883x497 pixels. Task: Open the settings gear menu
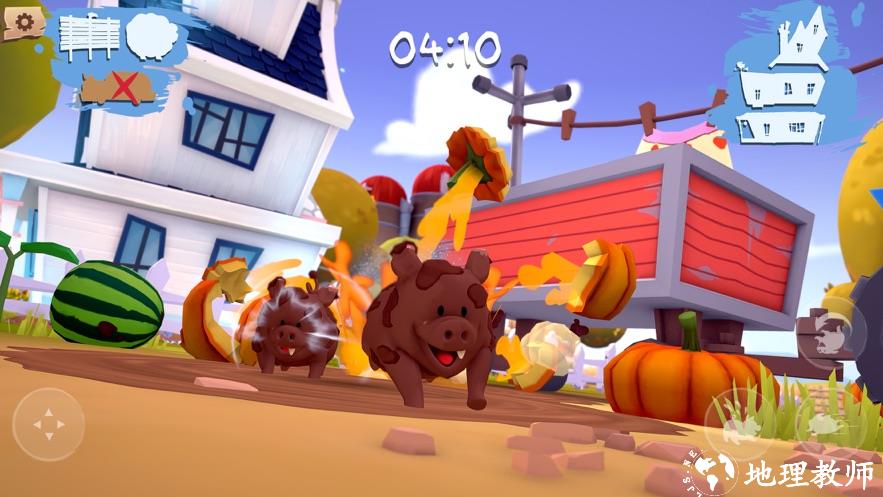point(23,20)
